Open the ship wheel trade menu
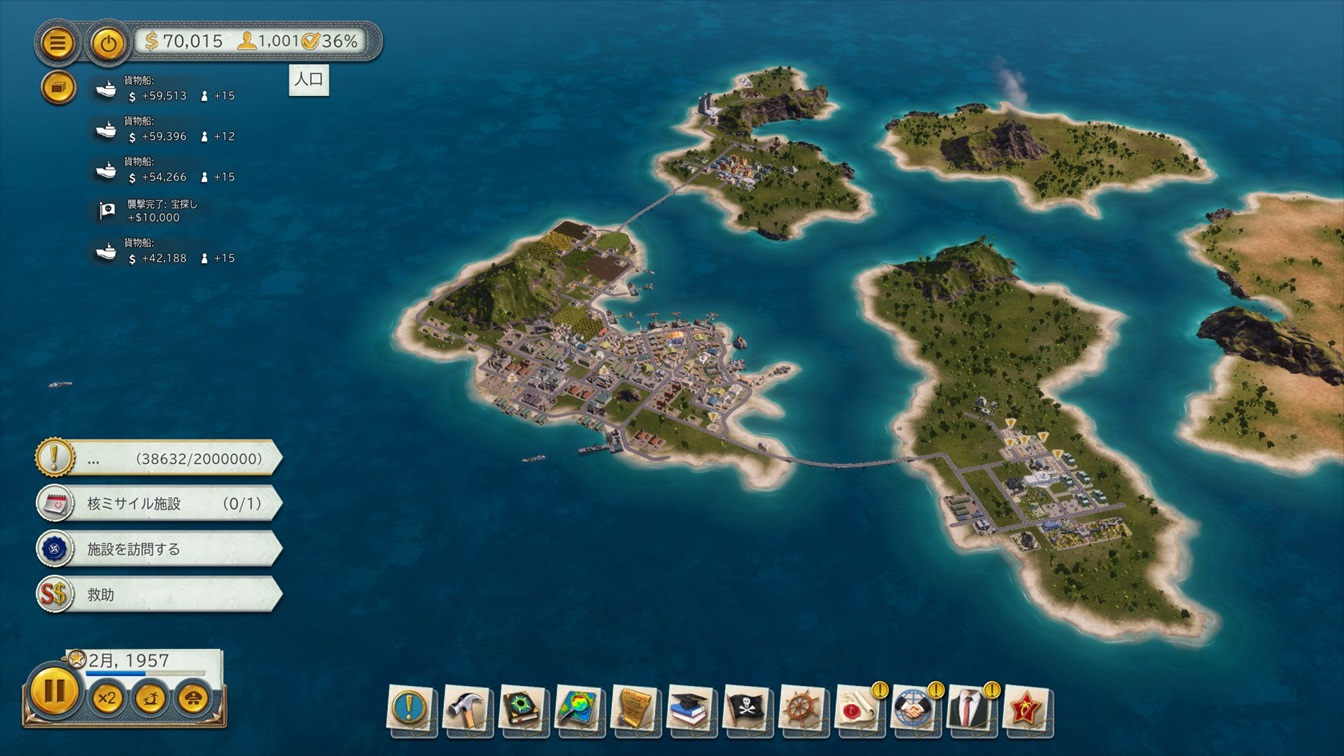This screenshot has height=756, width=1344. 803,708
